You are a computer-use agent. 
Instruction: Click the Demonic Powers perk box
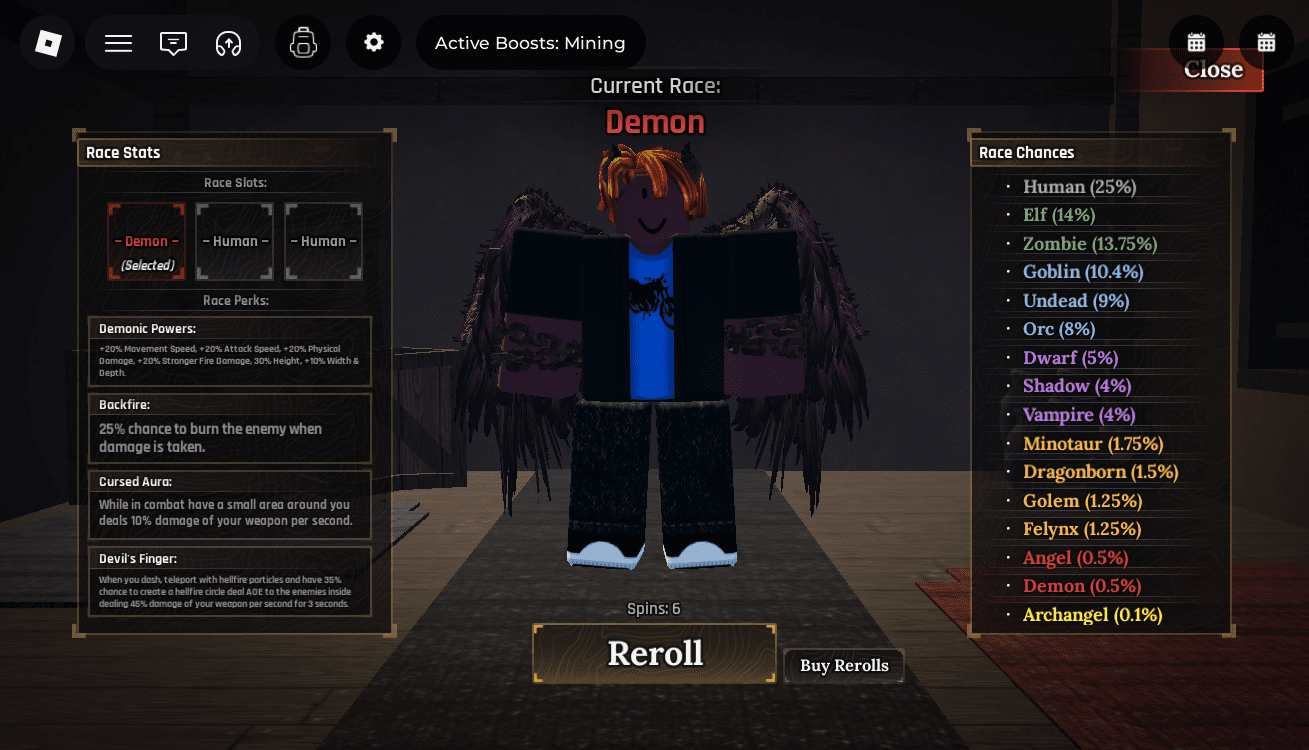point(229,350)
